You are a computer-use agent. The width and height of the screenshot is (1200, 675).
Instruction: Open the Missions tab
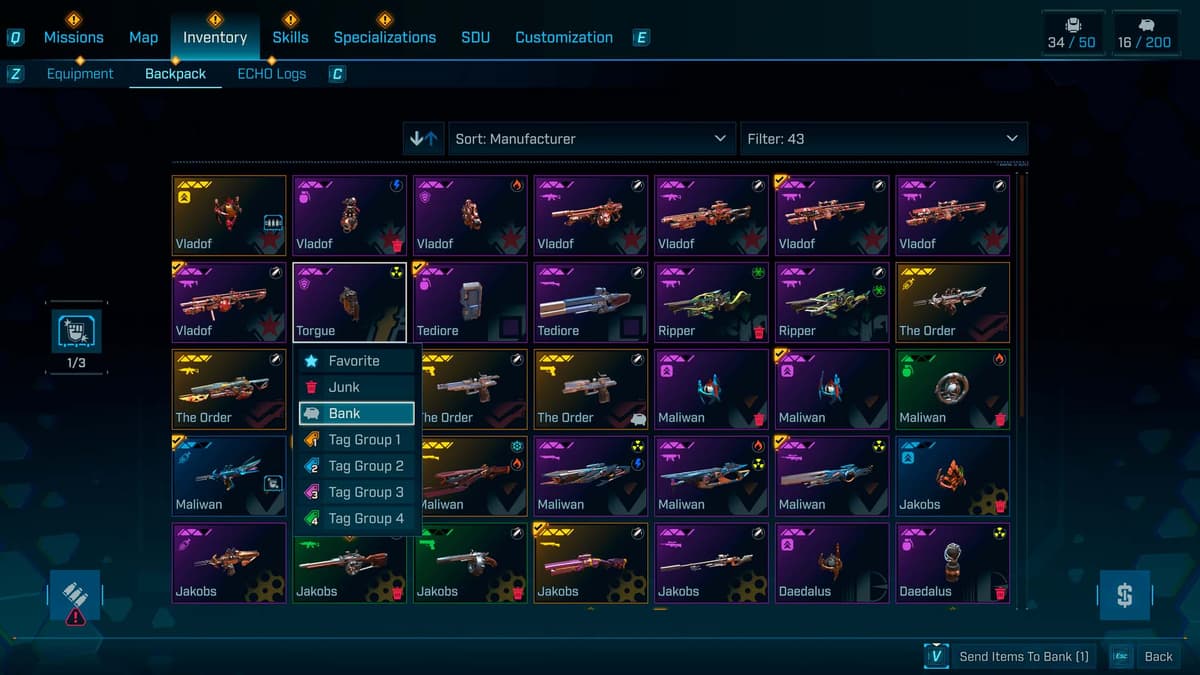[73, 38]
